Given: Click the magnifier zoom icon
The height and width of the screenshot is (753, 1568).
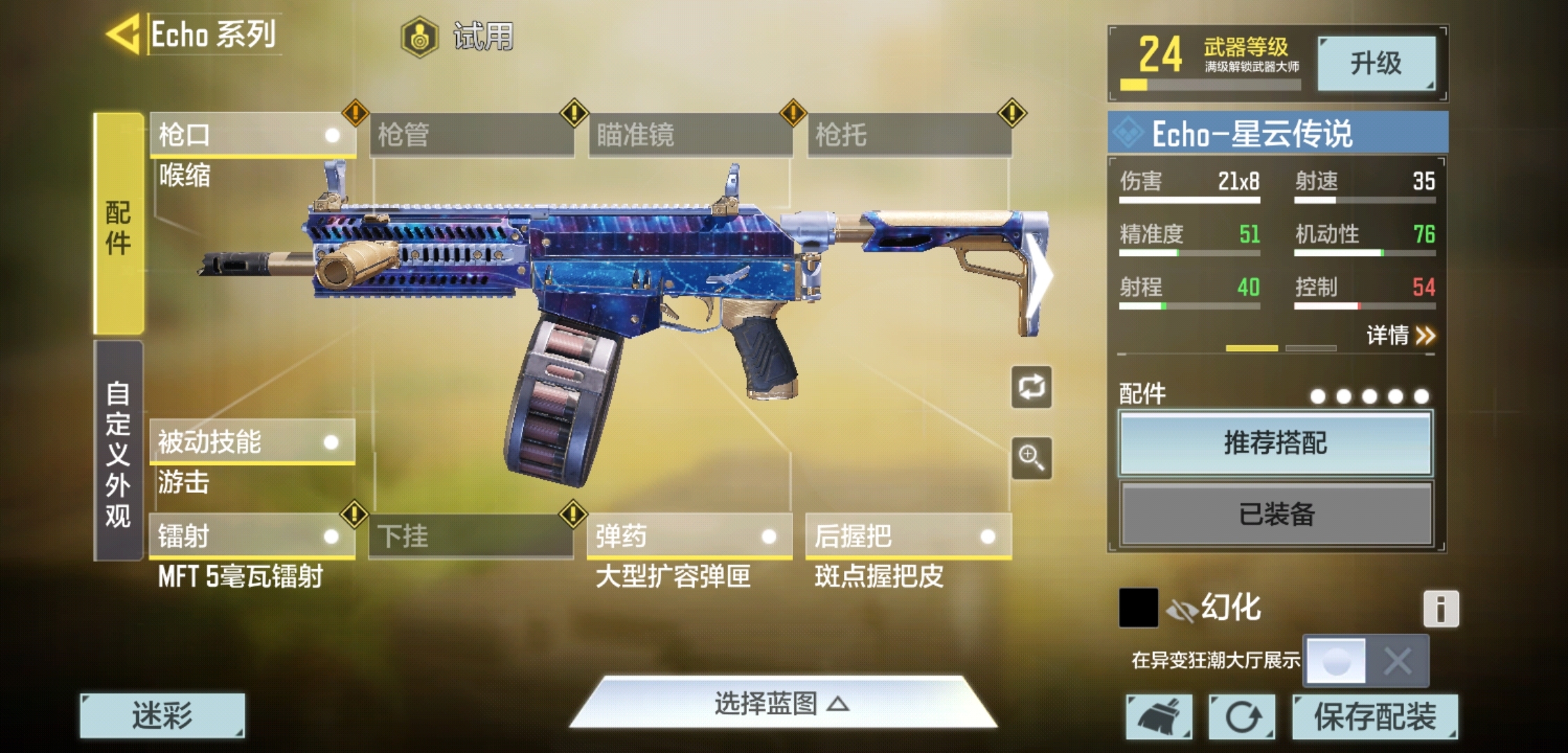Looking at the screenshot, I should (1032, 458).
